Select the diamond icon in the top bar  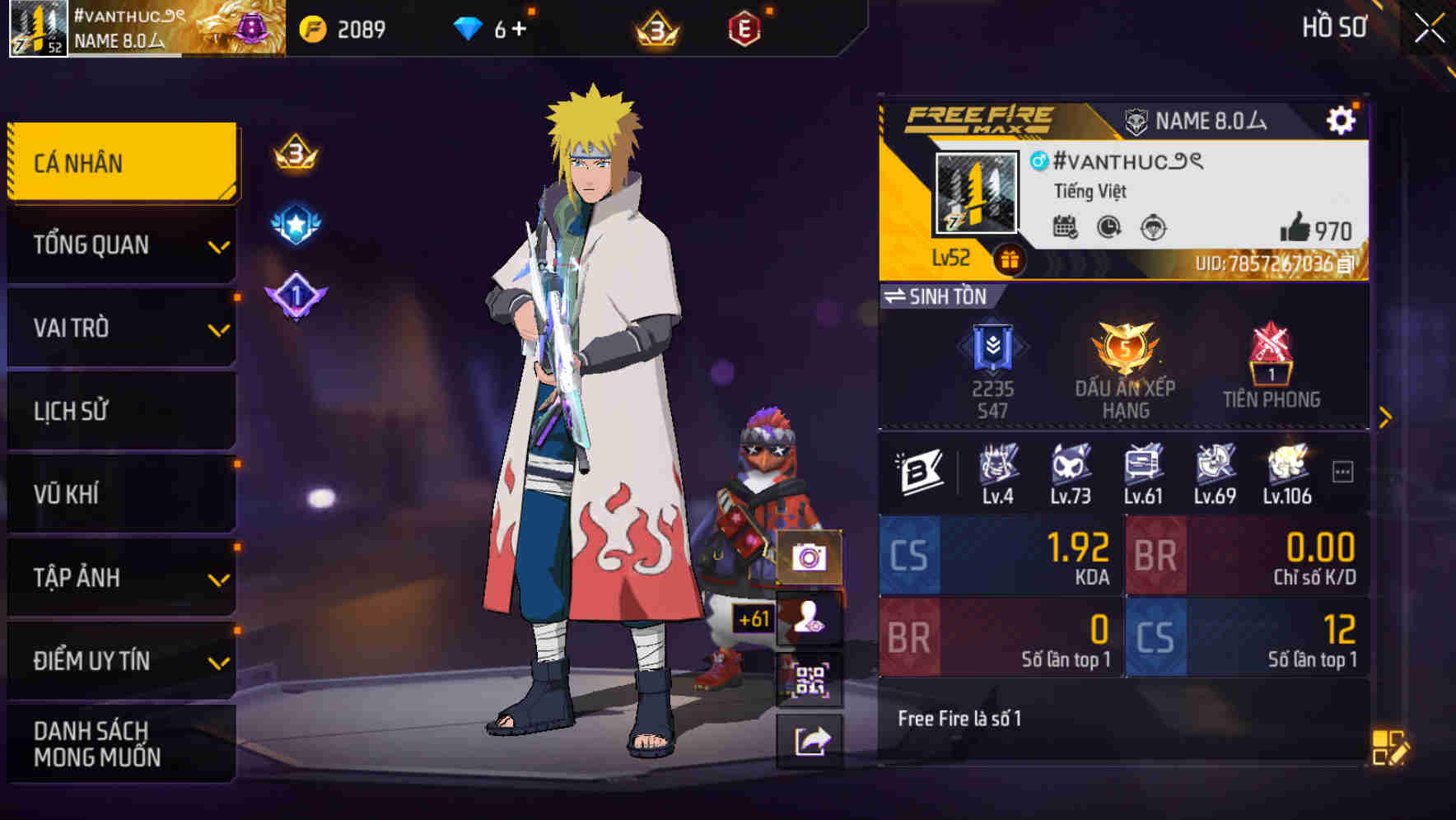(x=469, y=27)
